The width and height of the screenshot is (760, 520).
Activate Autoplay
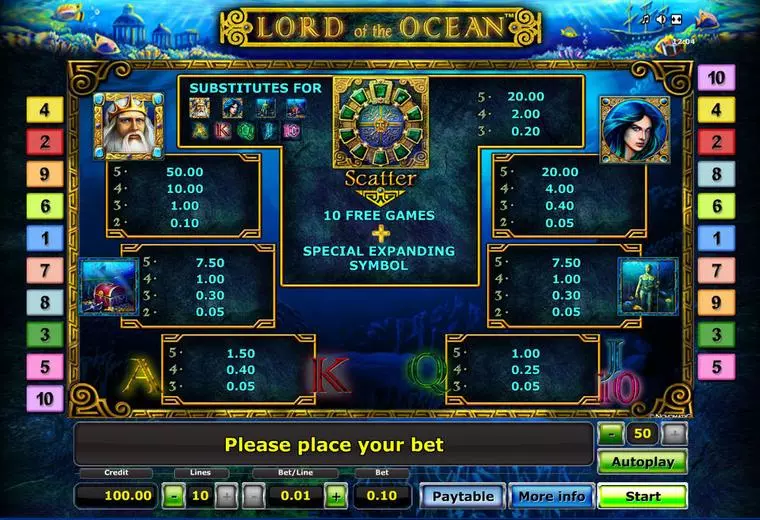click(642, 462)
